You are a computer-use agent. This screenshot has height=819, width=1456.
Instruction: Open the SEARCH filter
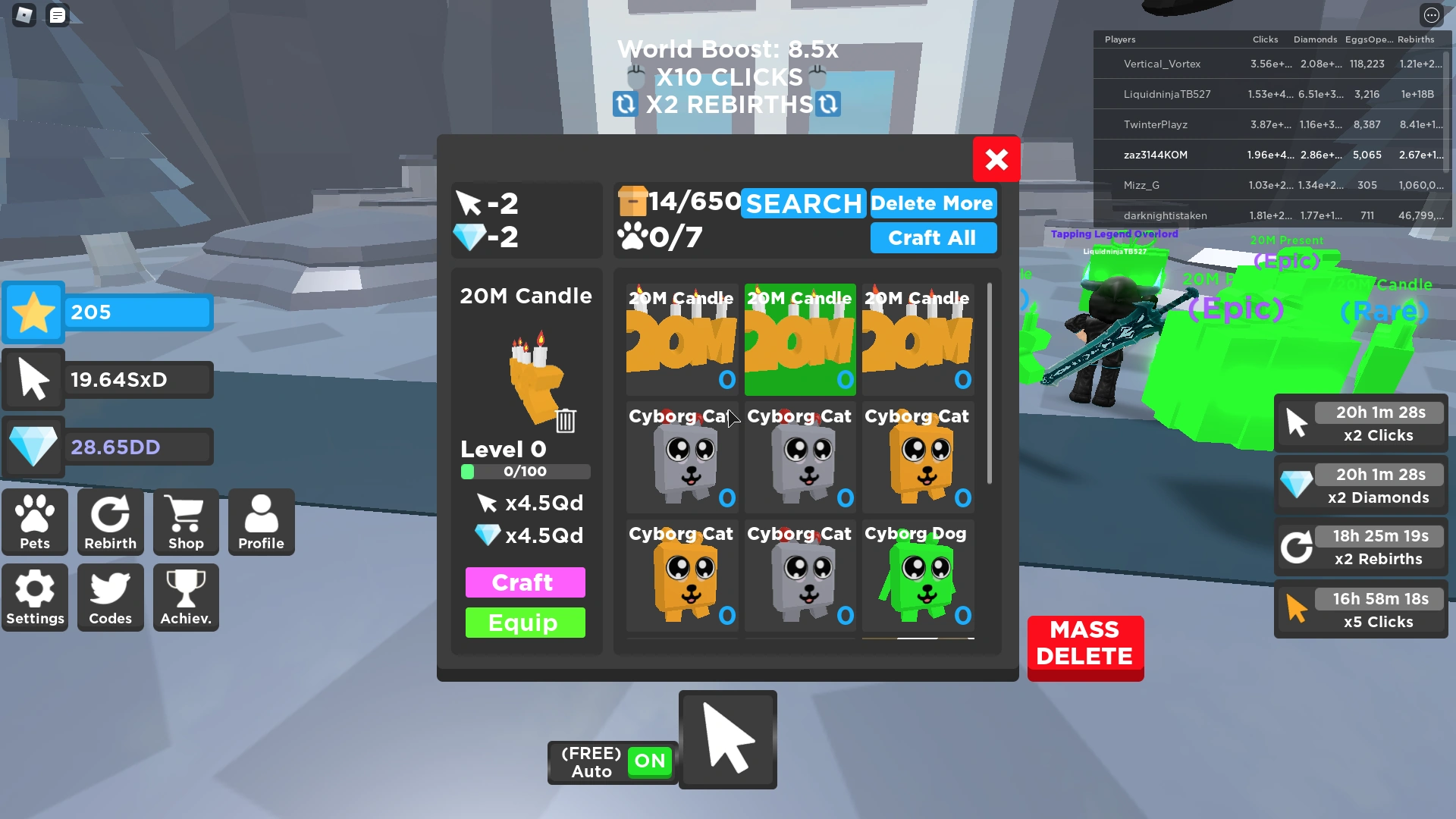click(802, 203)
